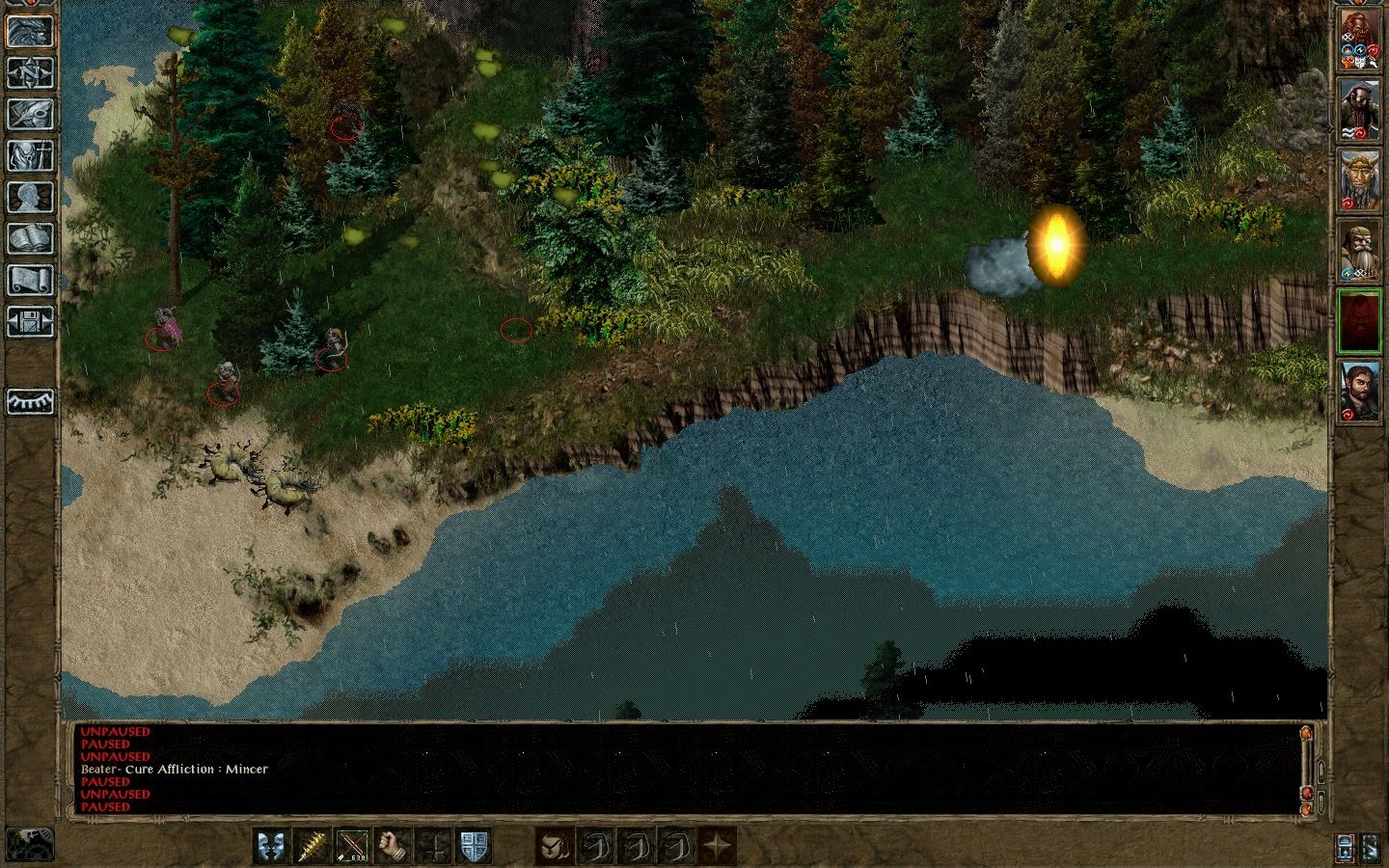Select the dialogue masks action button
1389x868 pixels.
click(x=270, y=846)
